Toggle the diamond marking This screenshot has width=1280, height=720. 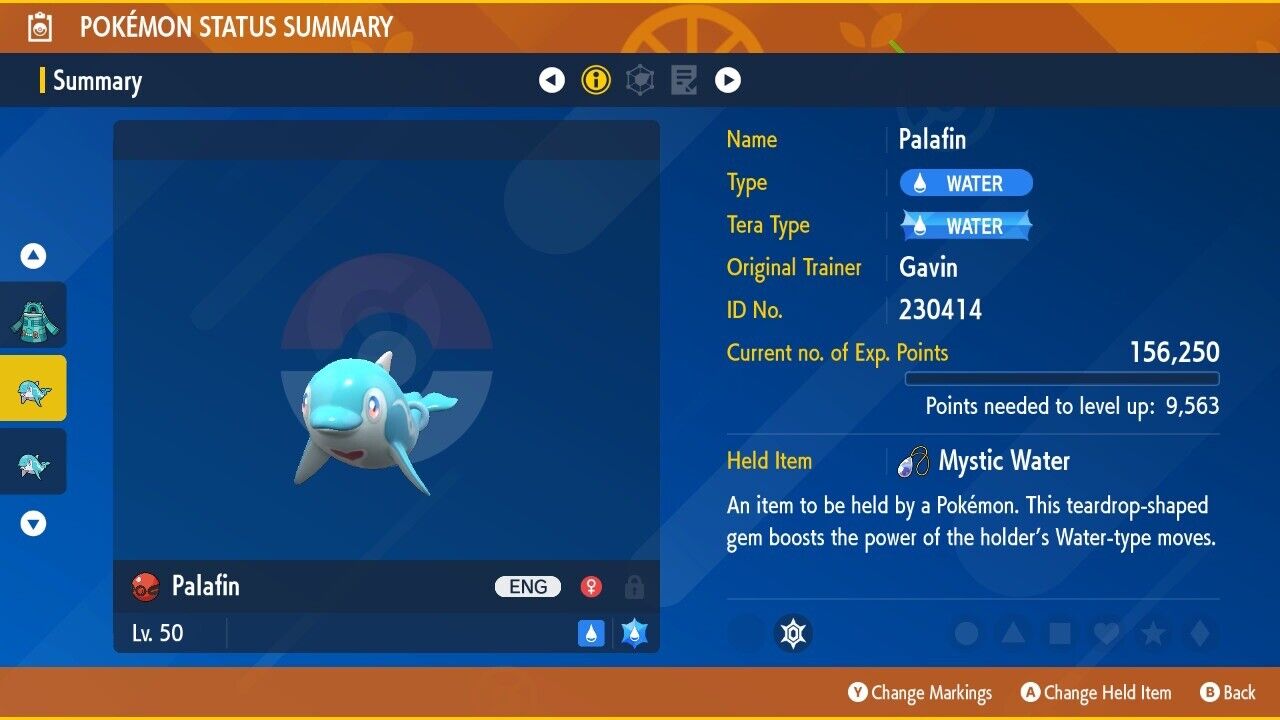1198,634
